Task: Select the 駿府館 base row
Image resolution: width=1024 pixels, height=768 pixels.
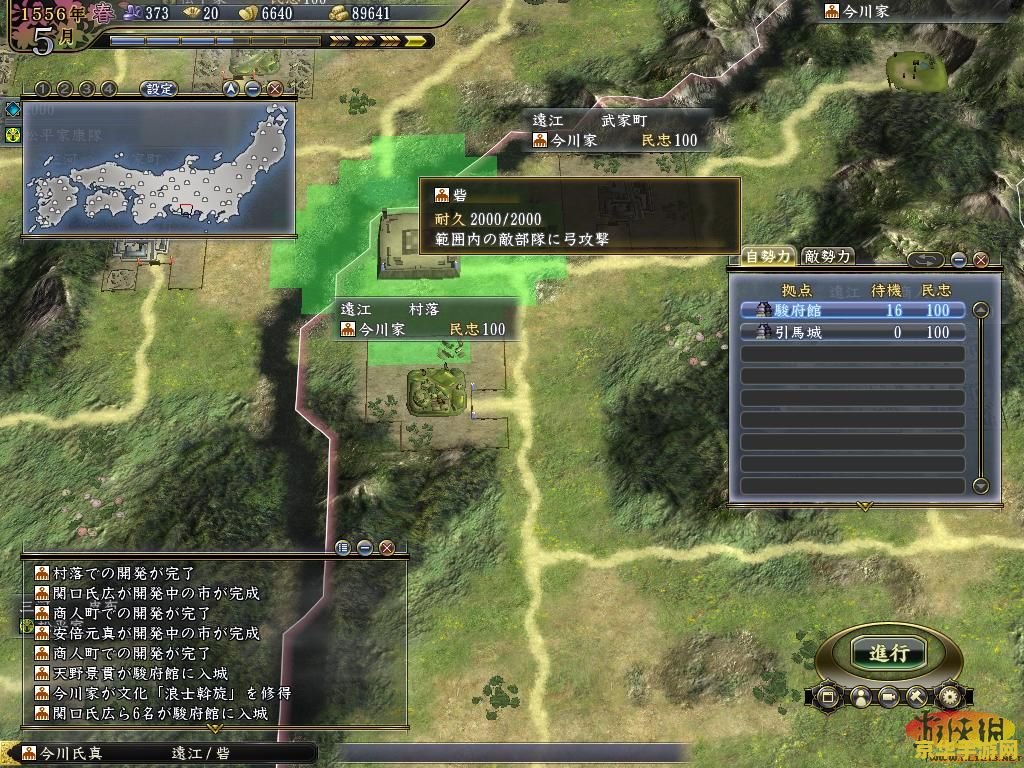Action: click(853, 310)
